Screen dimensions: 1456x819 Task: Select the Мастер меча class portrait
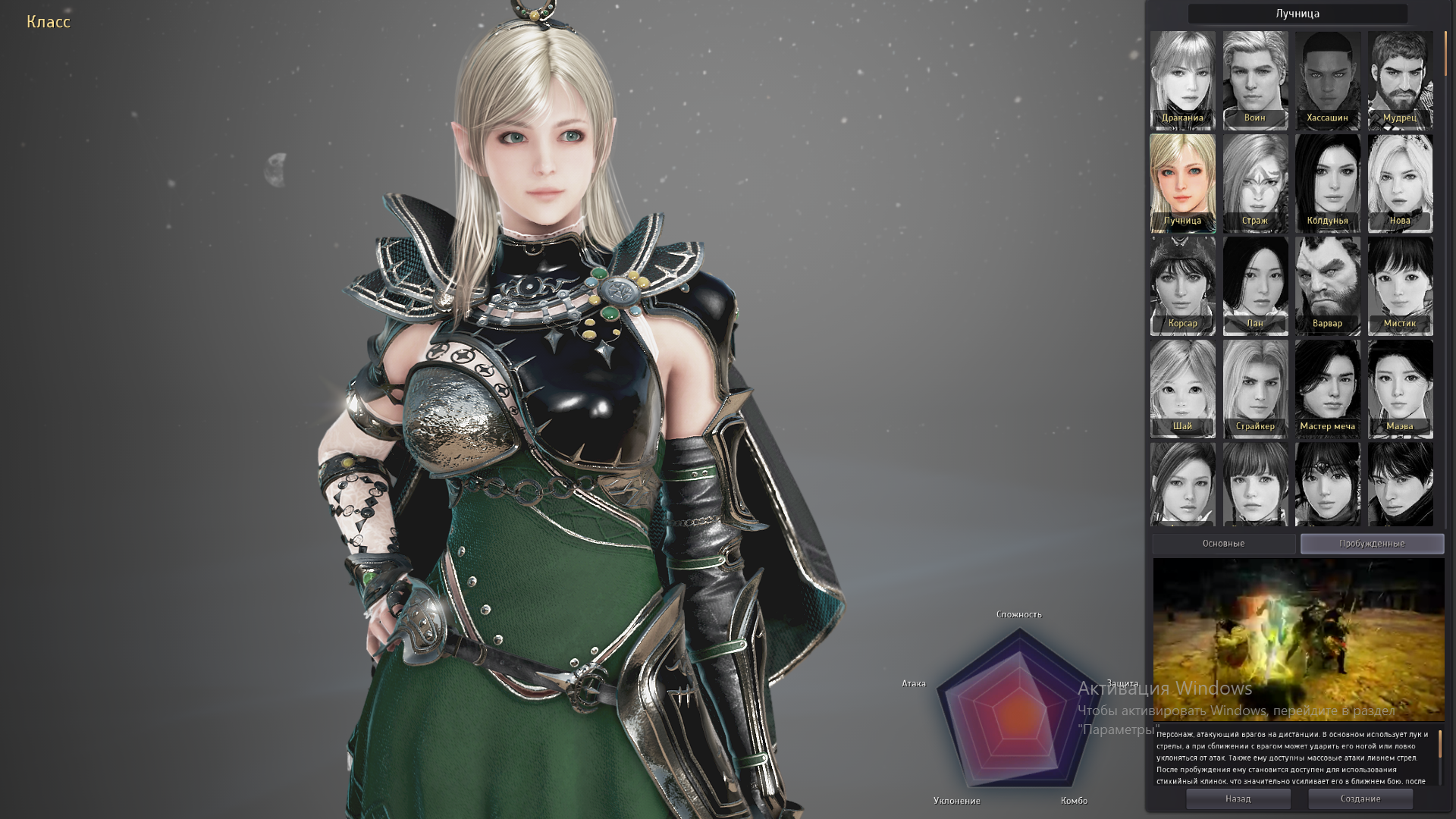pos(1327,388)
